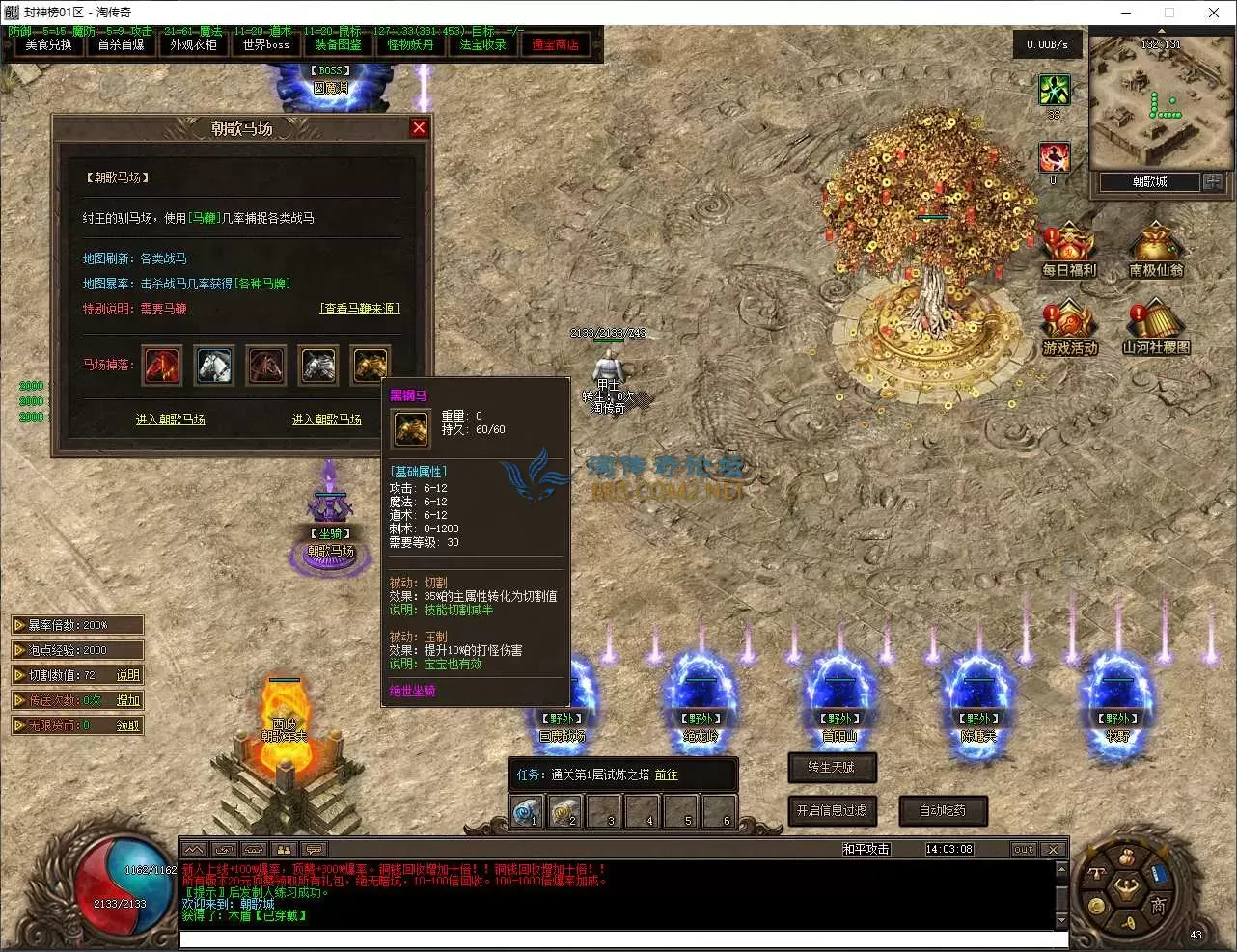
Task: Open the 世界boss menu
Action: 265,44
